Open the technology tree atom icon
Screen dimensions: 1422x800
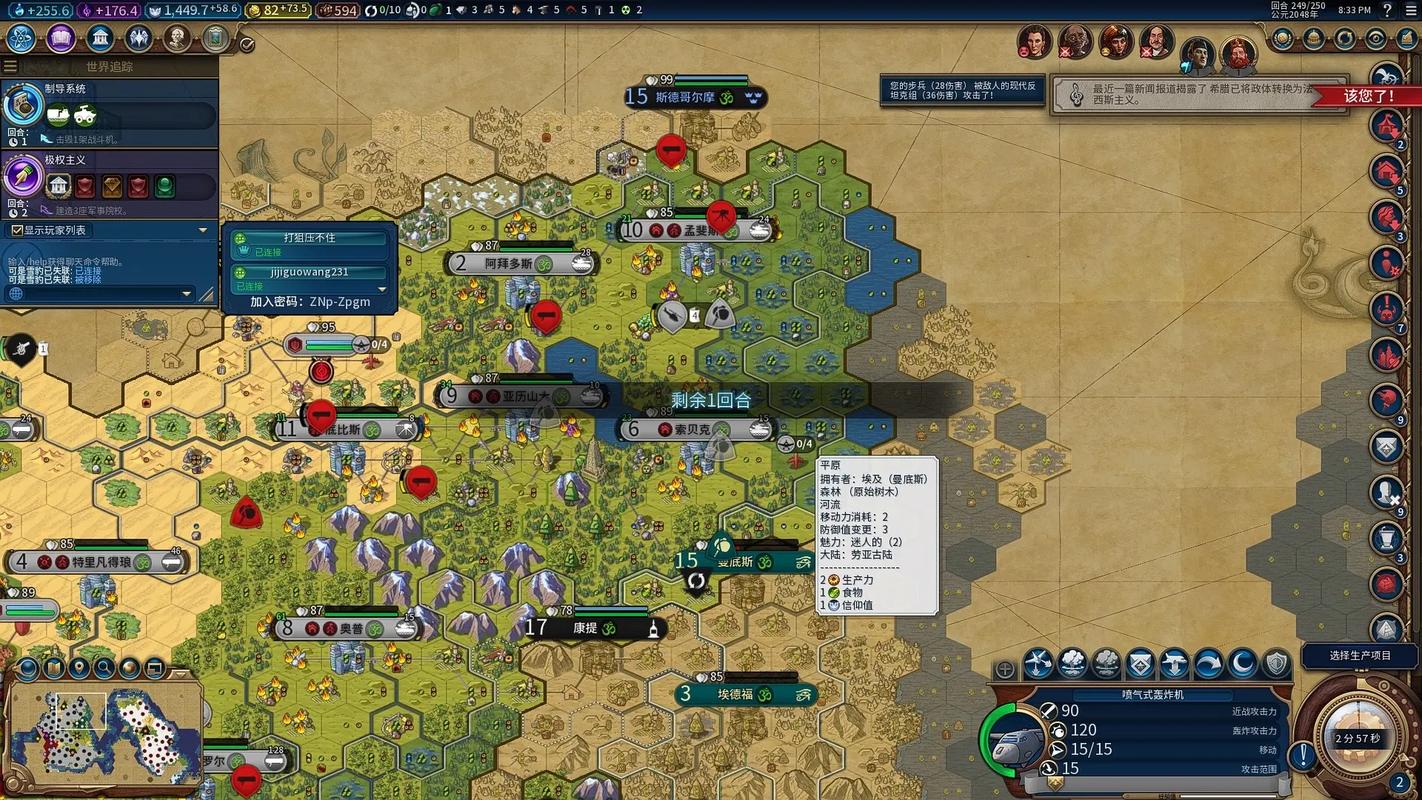(22, 39)
